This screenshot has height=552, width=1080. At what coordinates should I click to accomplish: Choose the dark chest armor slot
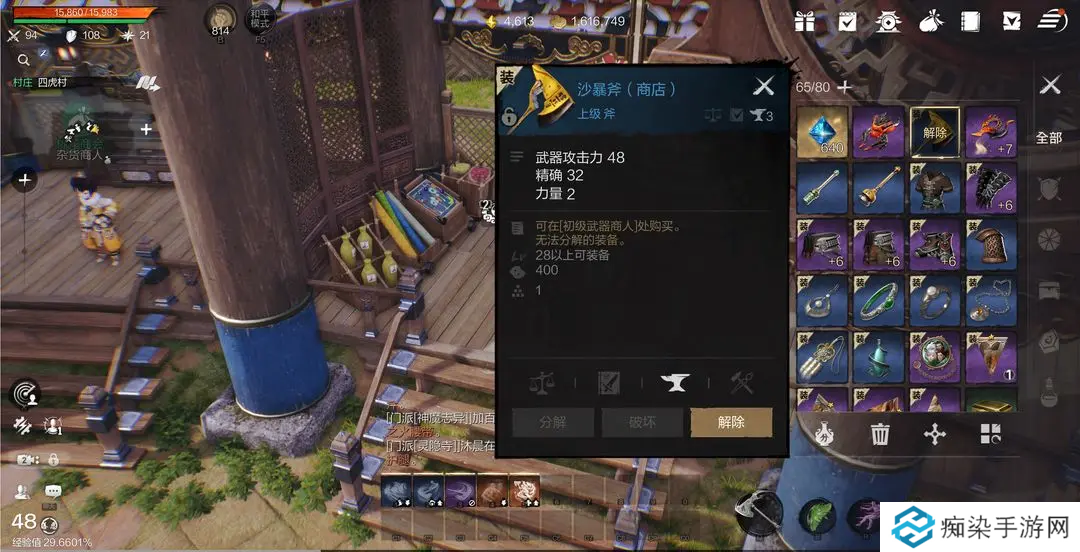point(936,188)
